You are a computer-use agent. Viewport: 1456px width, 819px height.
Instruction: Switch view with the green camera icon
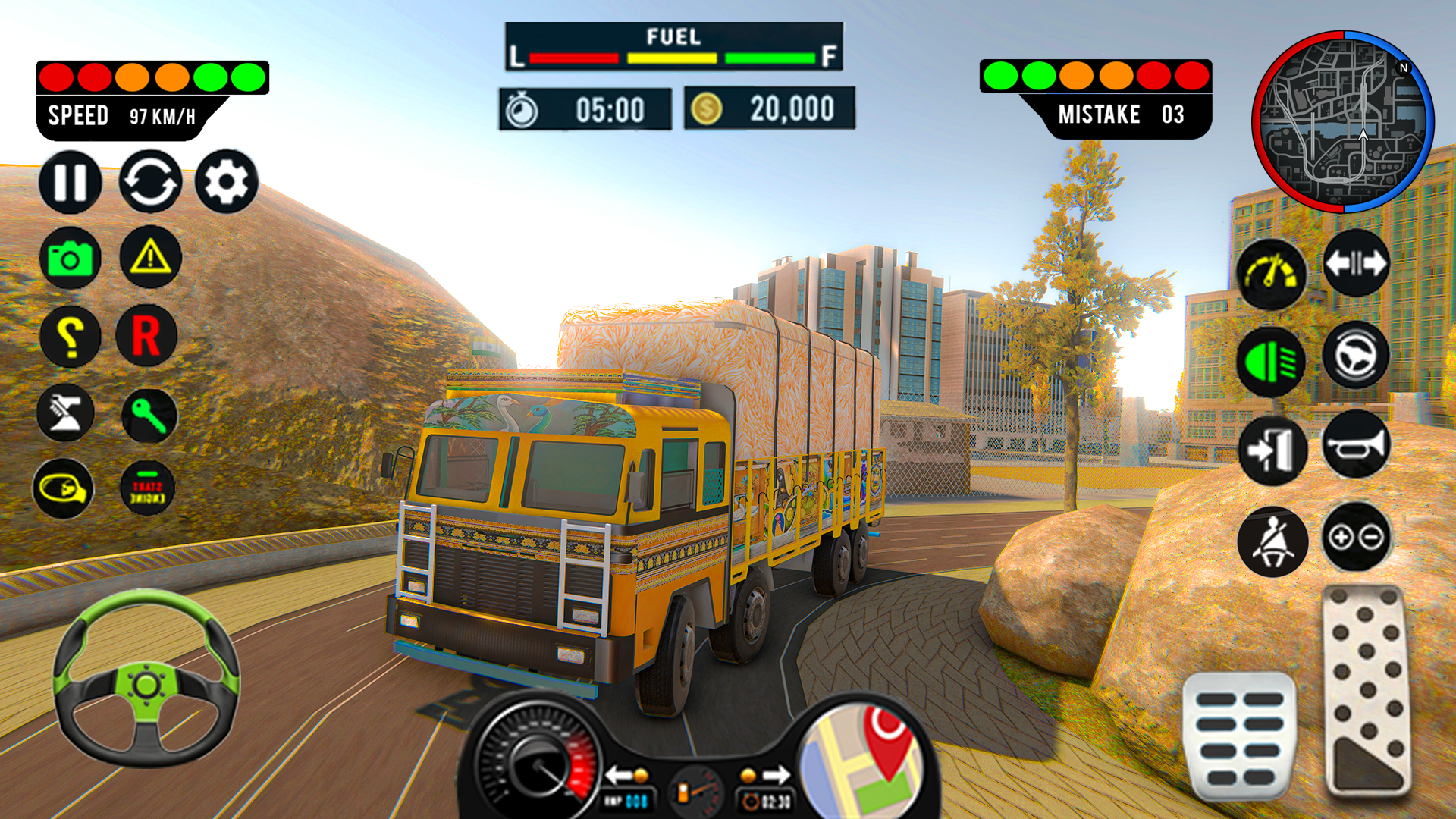click(x=70, y=259)
